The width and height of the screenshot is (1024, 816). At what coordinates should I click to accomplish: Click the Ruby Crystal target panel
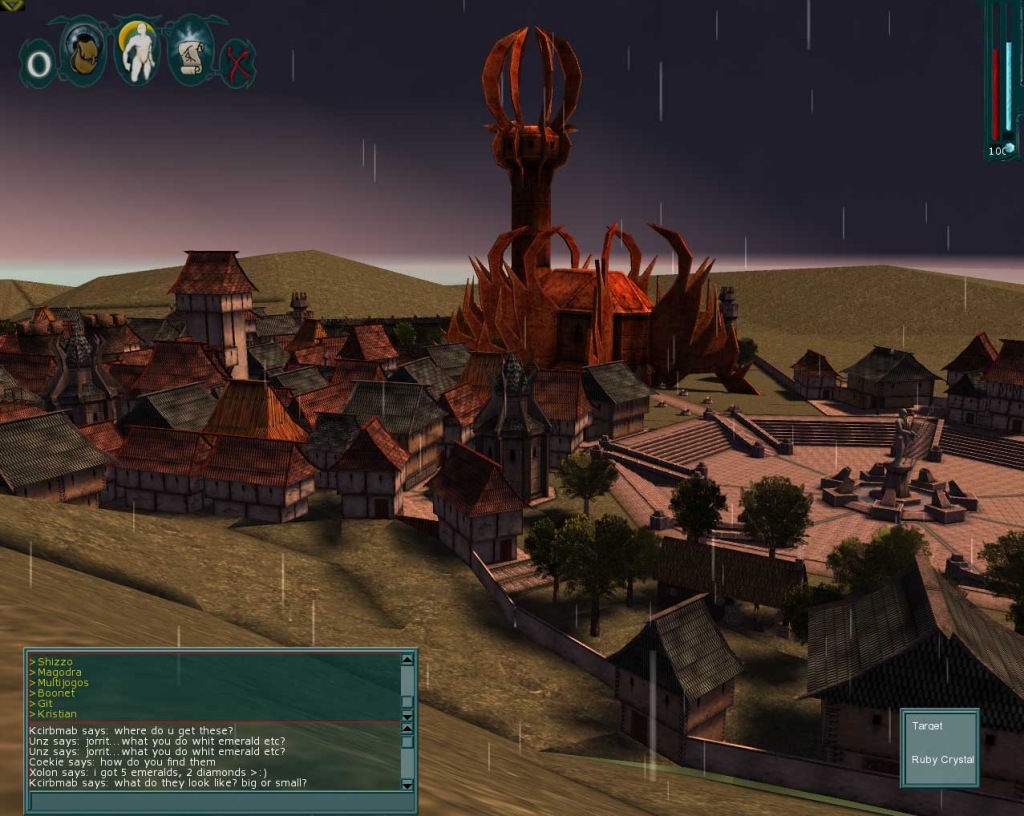pyautogui.click(x=939, y=747)
